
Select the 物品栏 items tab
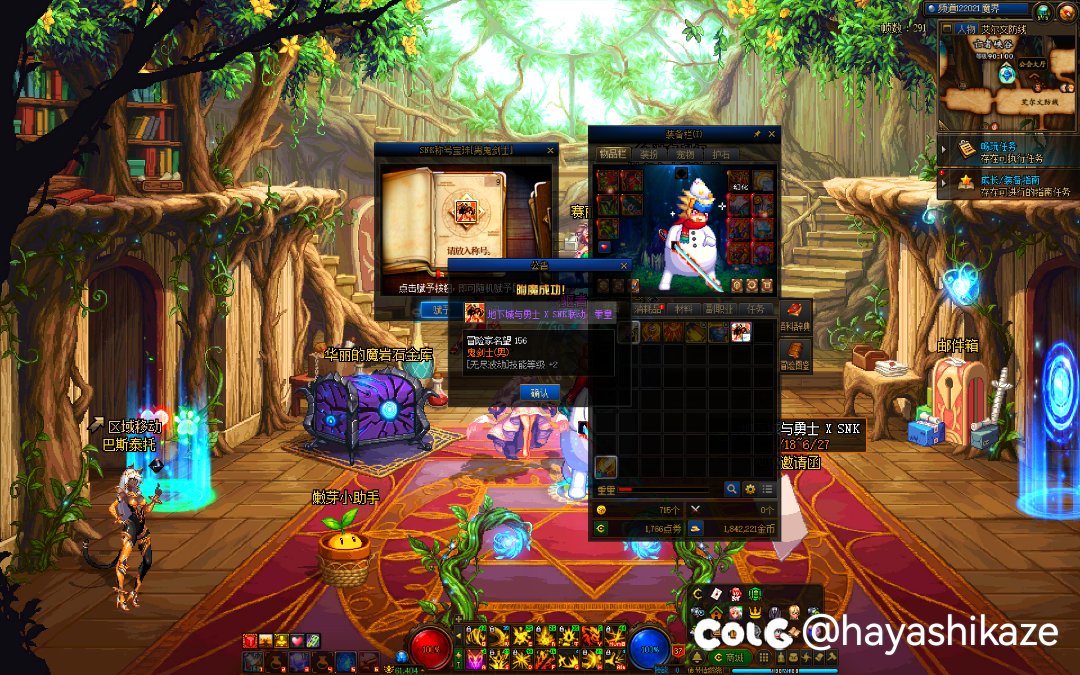coord(611,154)
